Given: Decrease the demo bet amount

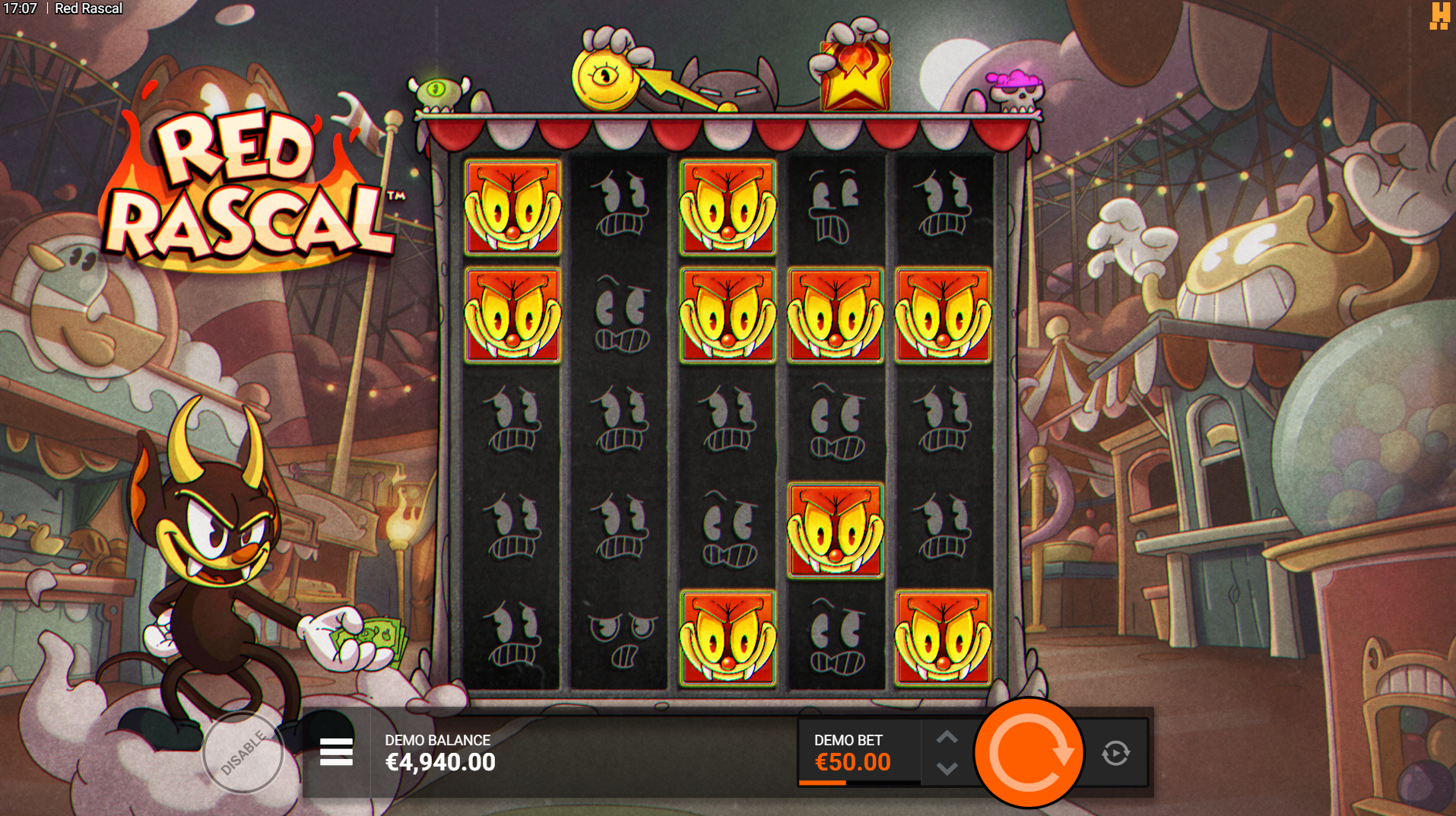Looking at the screenshot, I should coord(947,769).
